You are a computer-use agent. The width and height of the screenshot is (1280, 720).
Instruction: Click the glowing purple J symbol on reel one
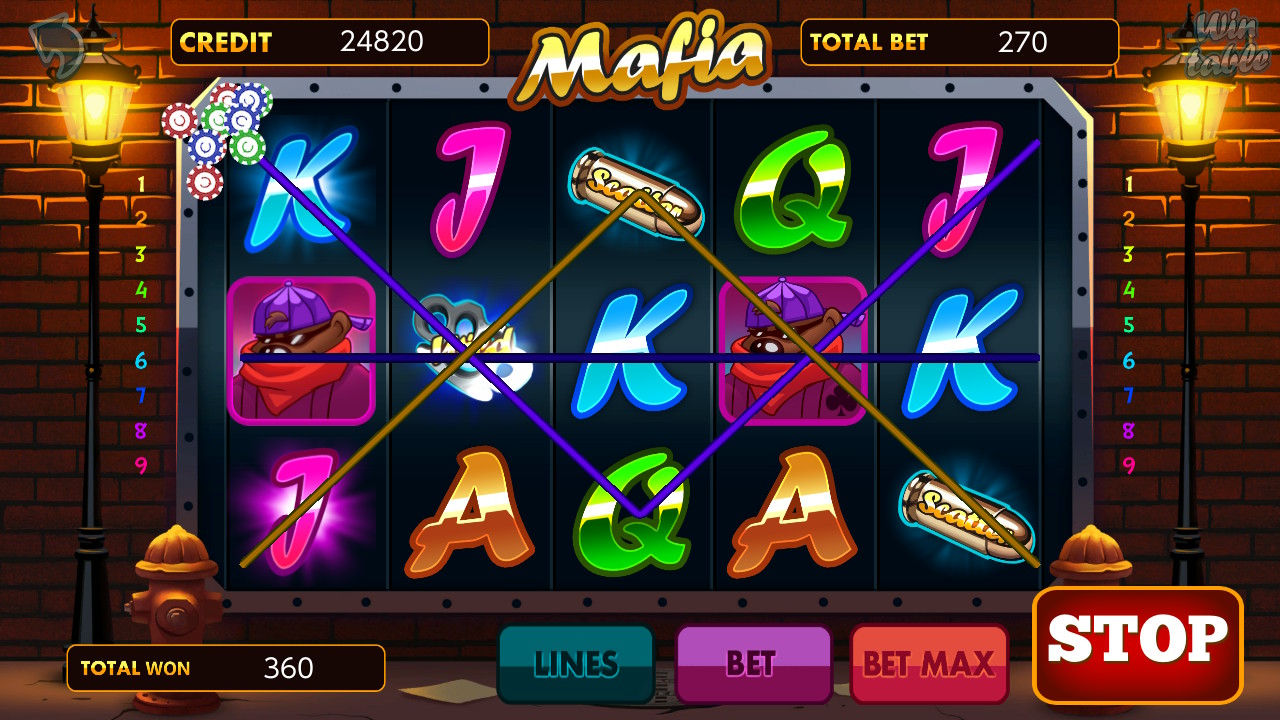[x=300, y=510]
